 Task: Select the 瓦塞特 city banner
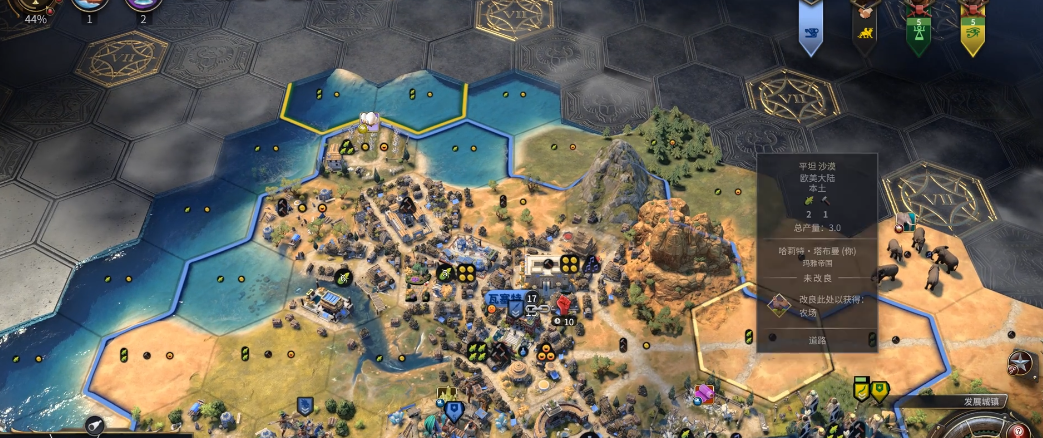pos(506,297)
